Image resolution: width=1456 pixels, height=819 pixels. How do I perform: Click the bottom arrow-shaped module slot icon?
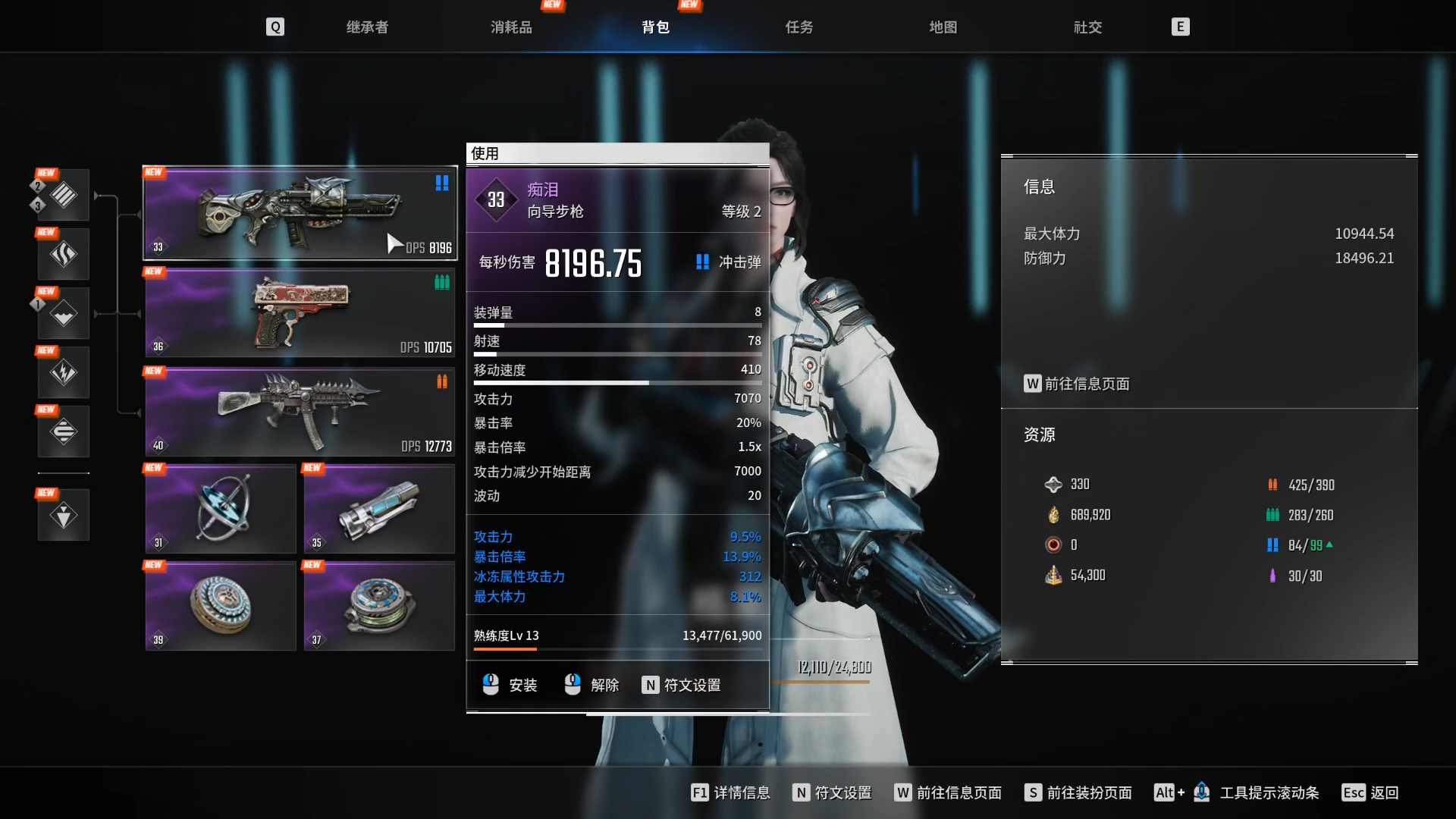tap(64, 514)
